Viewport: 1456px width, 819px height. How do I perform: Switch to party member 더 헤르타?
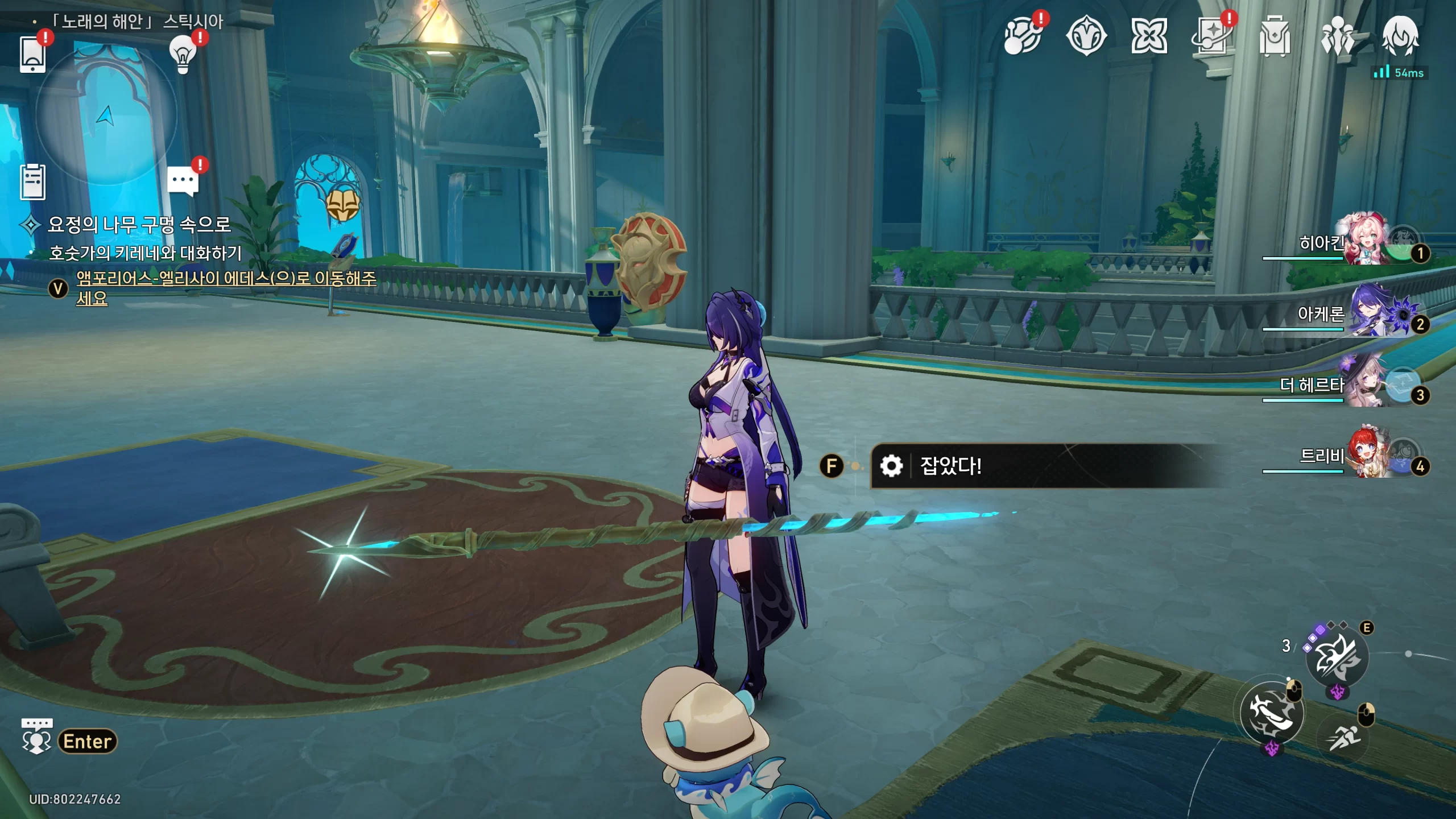(1365, 384)
